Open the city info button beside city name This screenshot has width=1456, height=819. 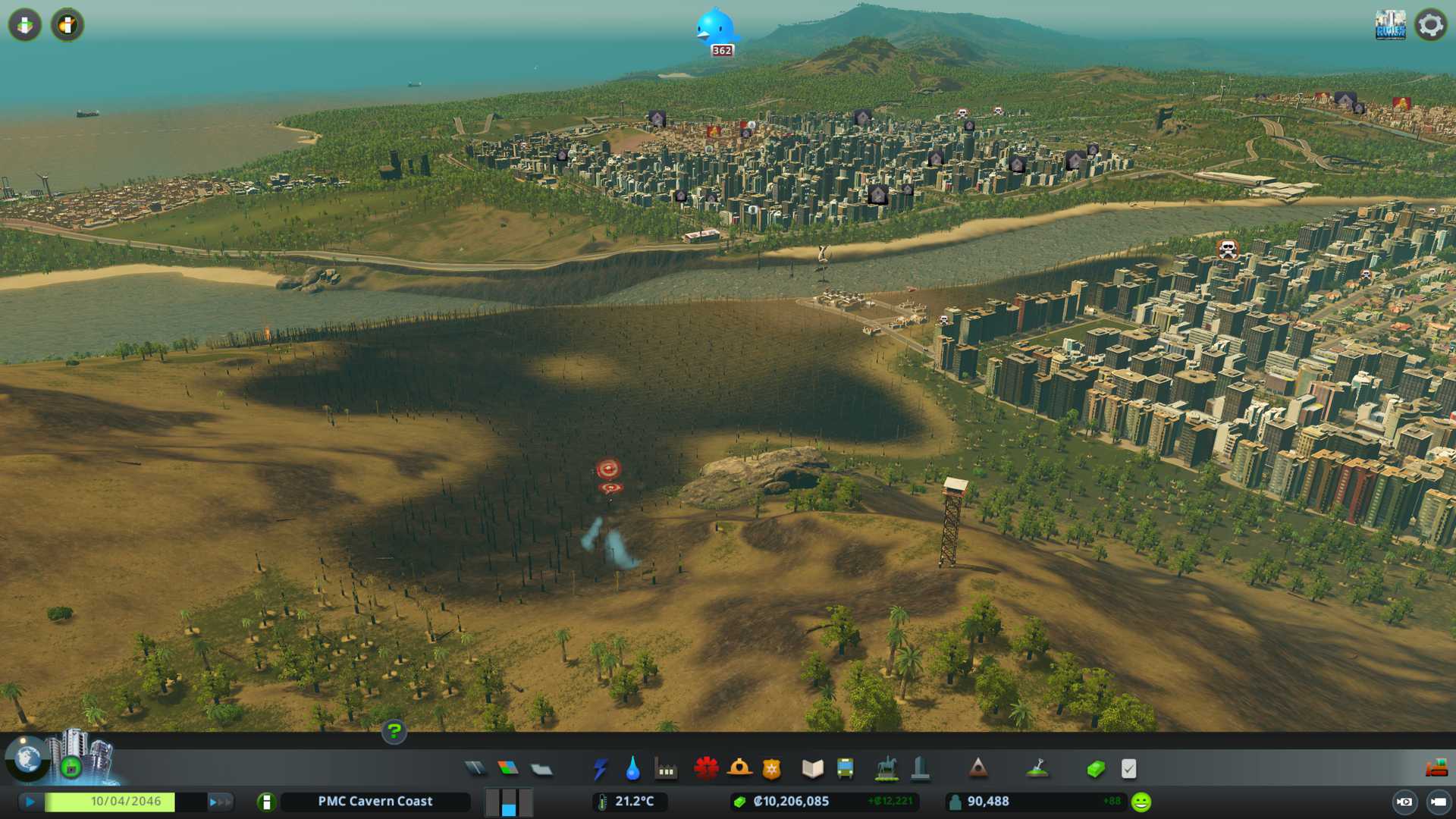266,802
